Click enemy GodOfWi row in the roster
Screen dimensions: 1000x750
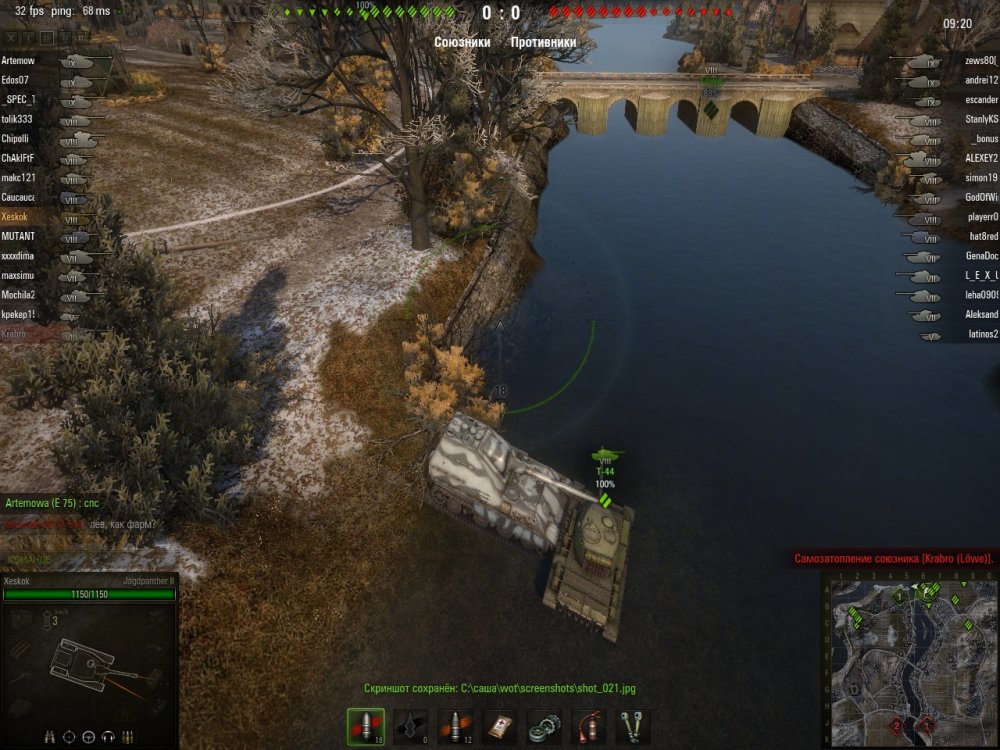(981, 197)
